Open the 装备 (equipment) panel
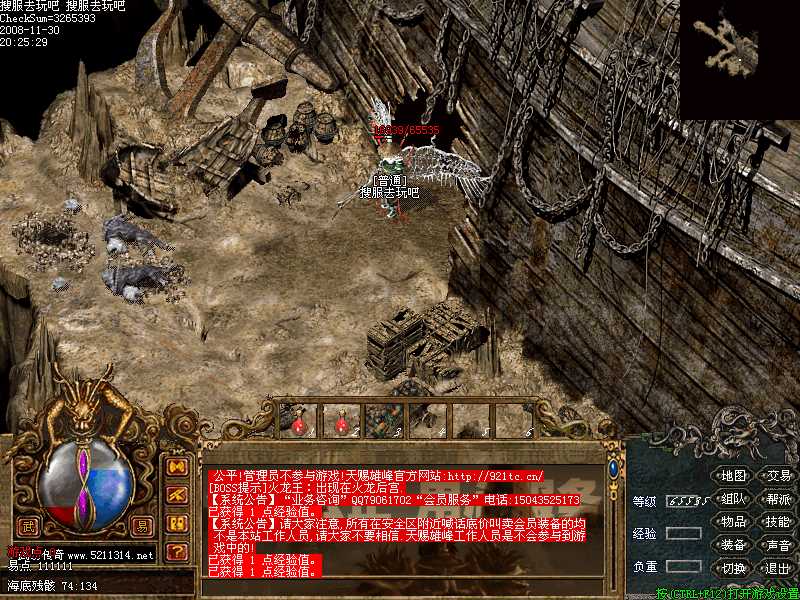The image size is (800, 600). point(733,545)
